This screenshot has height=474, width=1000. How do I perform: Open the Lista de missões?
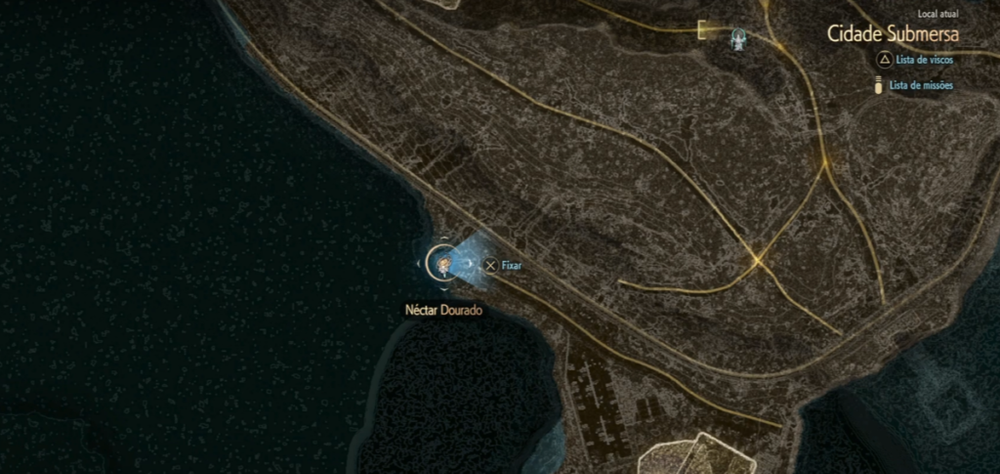(919, 86)
